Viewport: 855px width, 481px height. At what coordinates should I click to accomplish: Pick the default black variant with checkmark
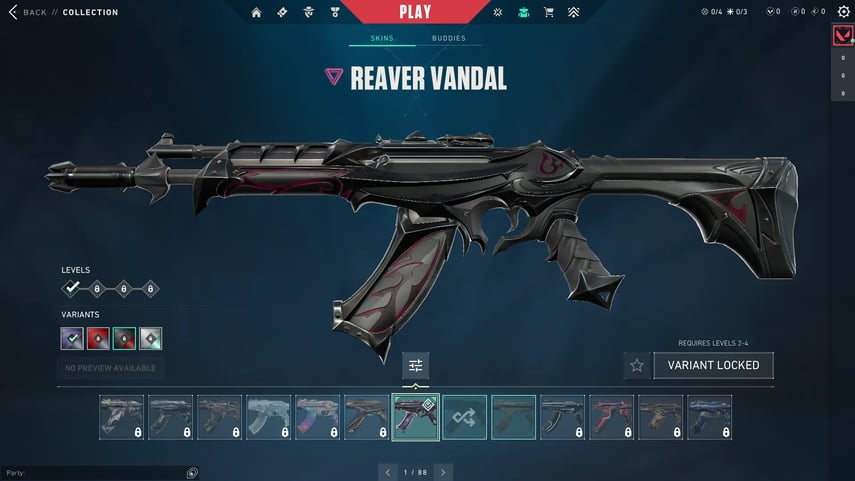coord(72,338)
